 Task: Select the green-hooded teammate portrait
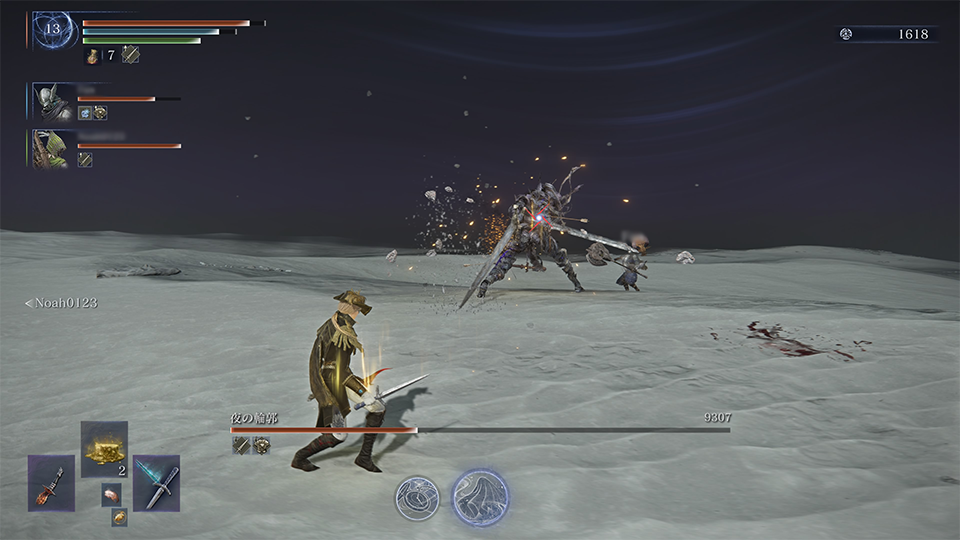[49, 148]
